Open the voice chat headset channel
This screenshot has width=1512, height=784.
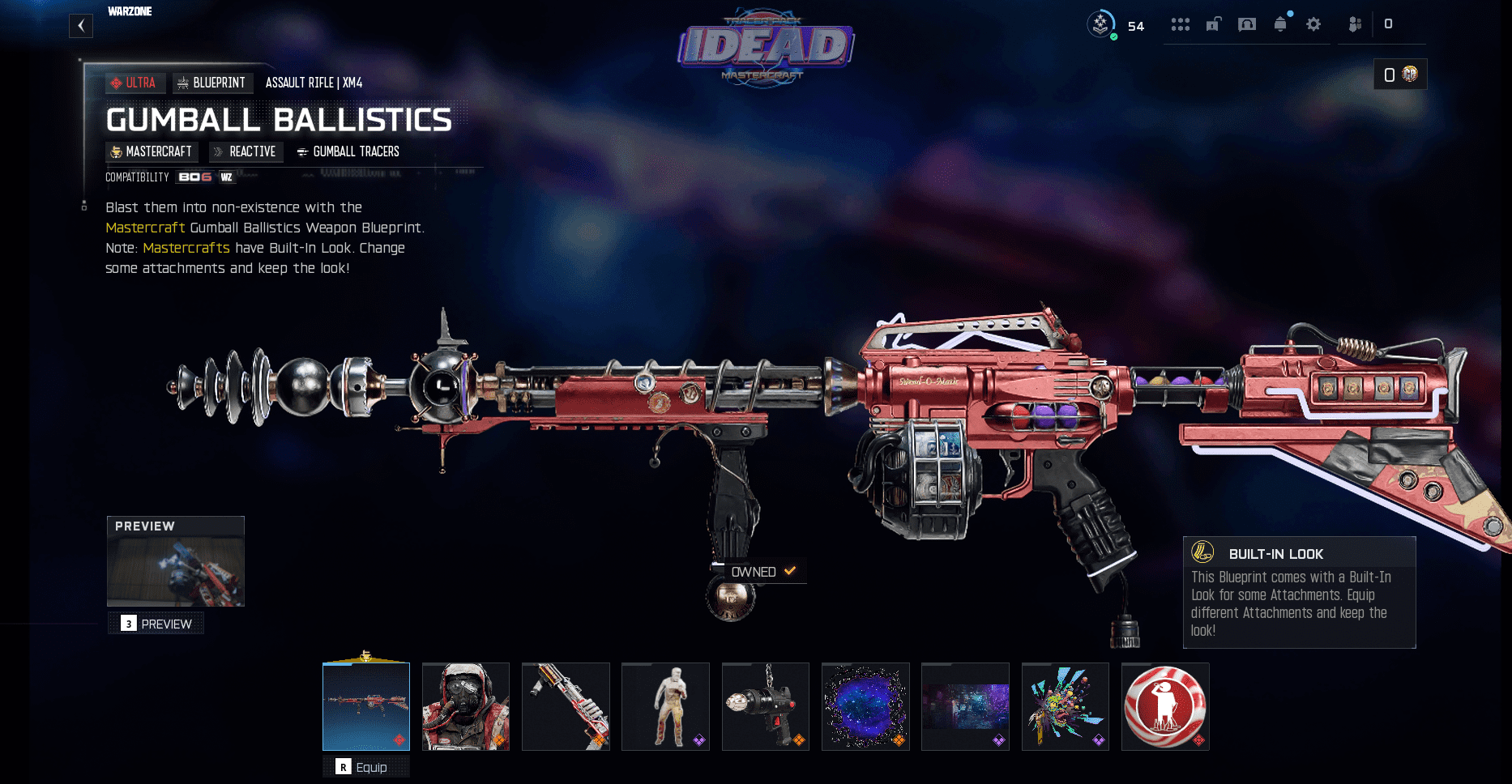[1247, 24]
